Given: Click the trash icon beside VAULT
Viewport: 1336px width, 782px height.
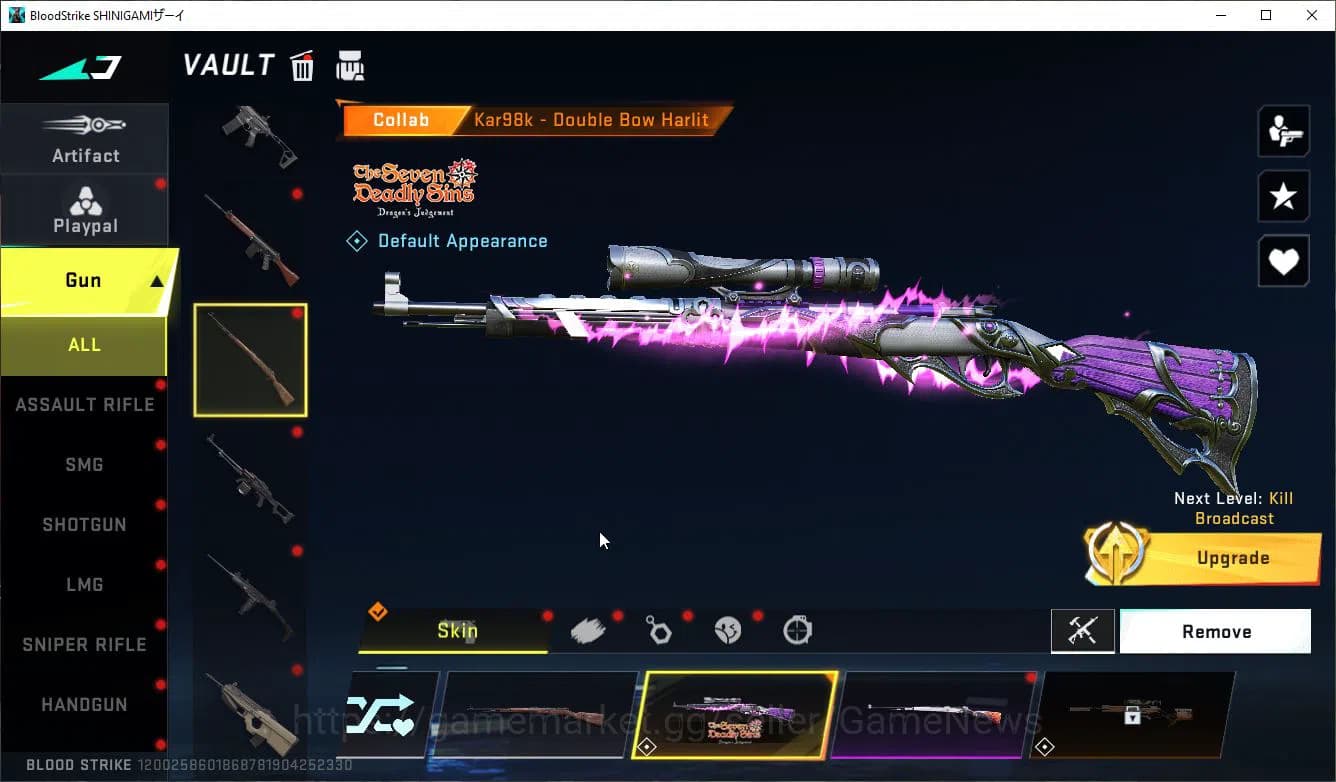Looking at the screenshot, I should 301,65.
